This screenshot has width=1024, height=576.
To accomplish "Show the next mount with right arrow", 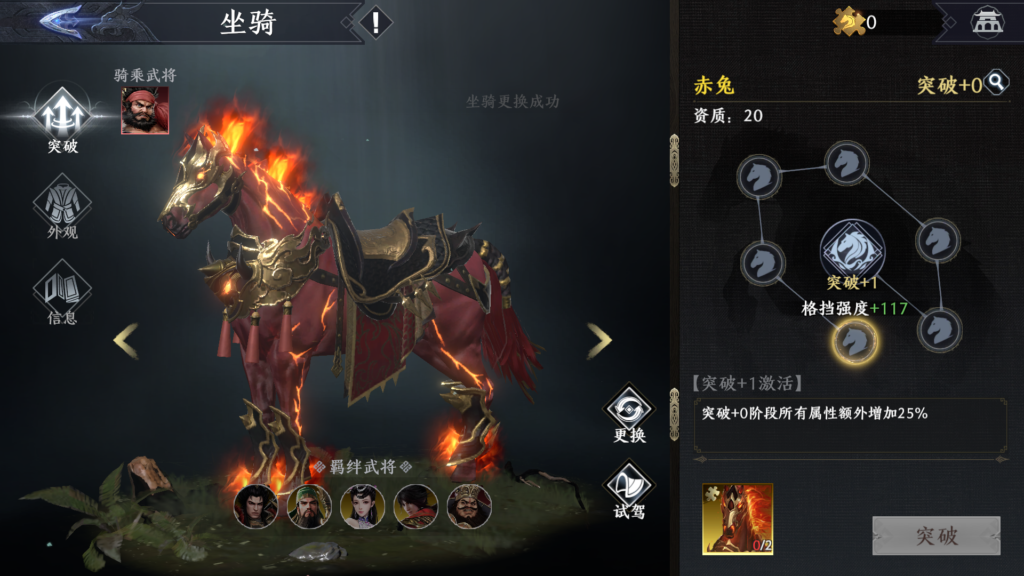I will [x=599, y=341].
